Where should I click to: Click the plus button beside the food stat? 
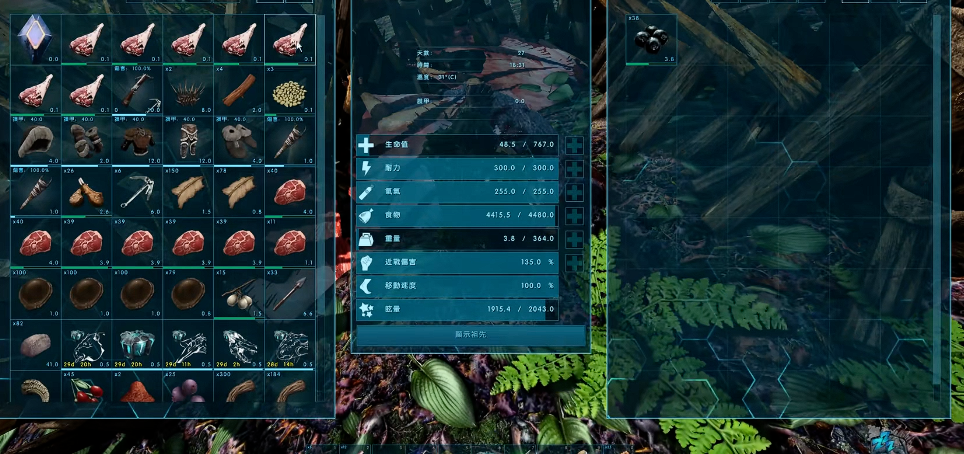point(574,216)
